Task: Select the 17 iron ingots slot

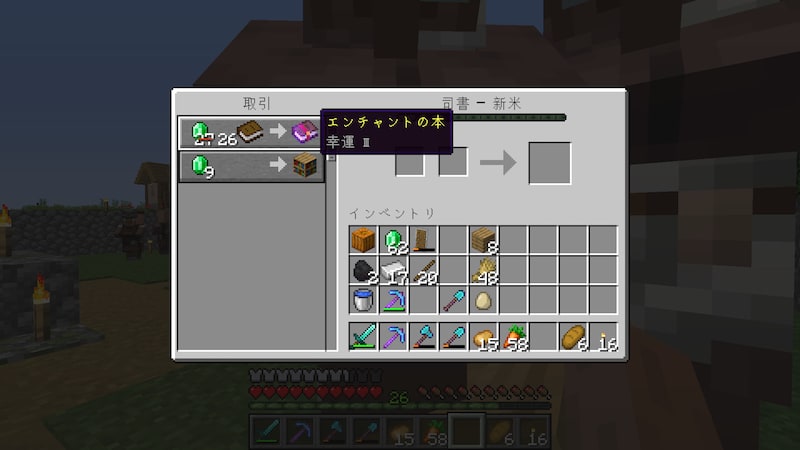Action: [x=393, y=270]
